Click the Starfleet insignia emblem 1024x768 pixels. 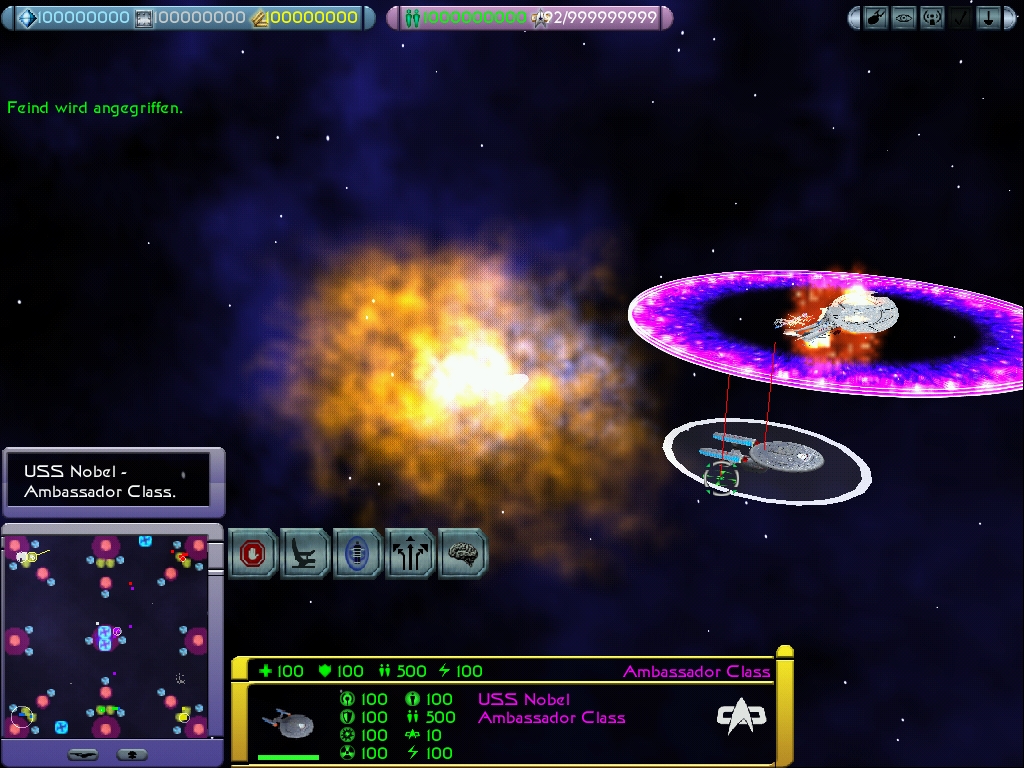tap(741, 716)
